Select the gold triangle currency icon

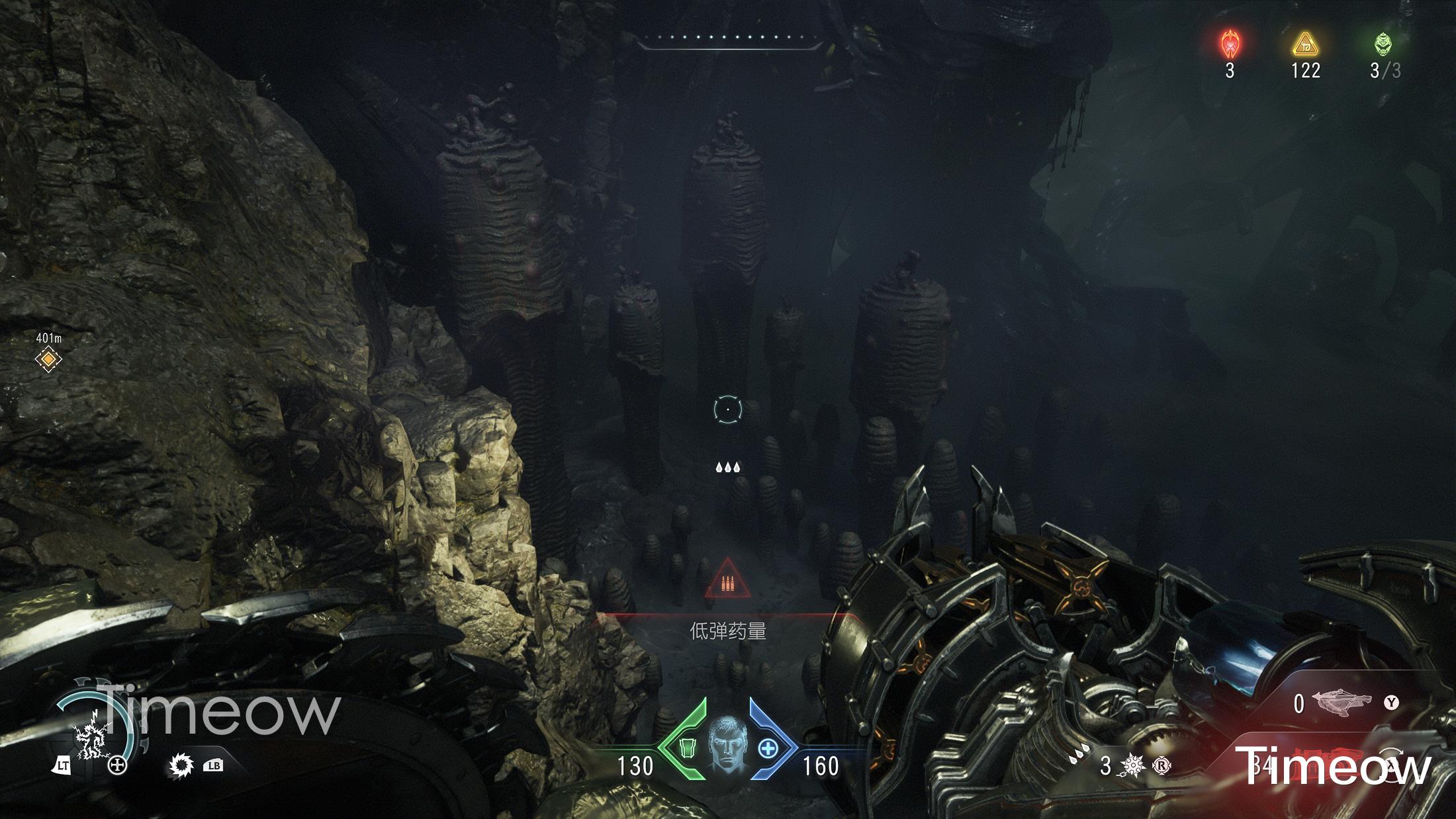click(x=1305, y=45)
